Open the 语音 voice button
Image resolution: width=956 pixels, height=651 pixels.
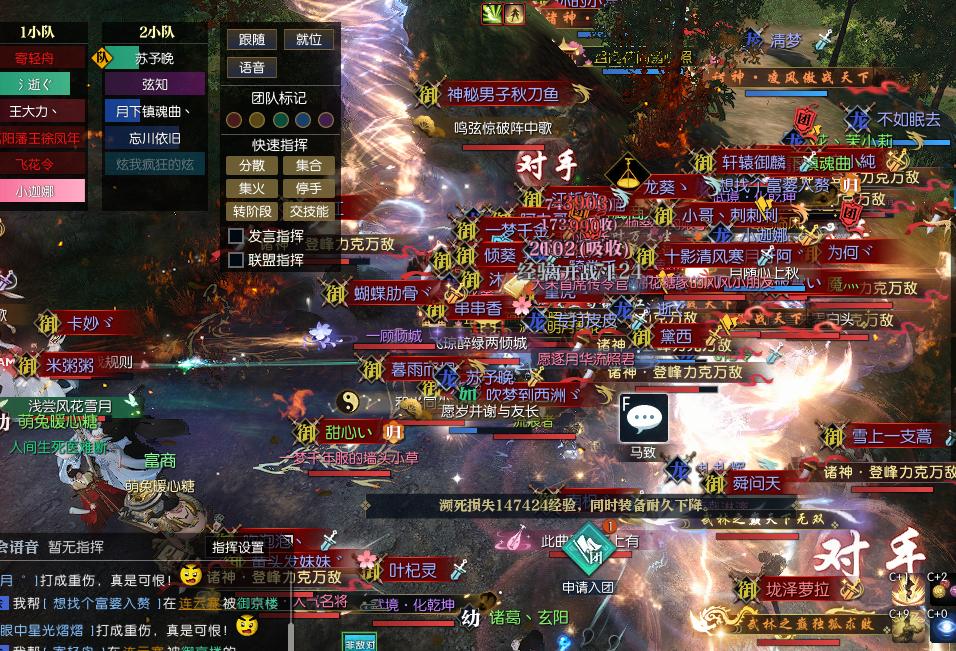tap(252, 68)
